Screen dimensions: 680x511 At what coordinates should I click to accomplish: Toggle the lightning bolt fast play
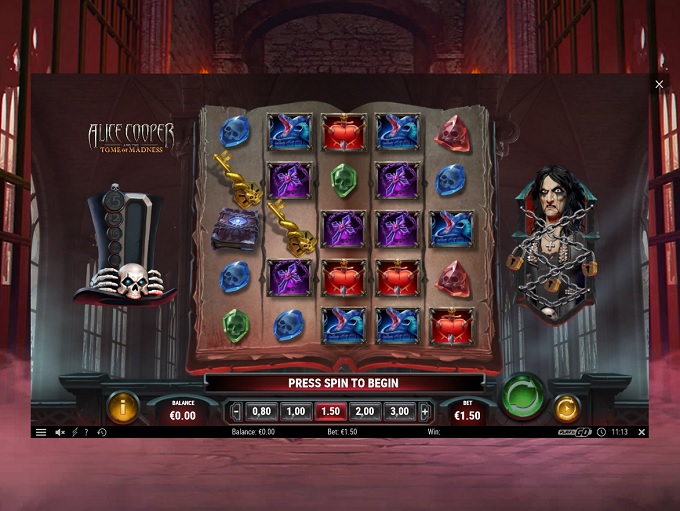[74, 432]
